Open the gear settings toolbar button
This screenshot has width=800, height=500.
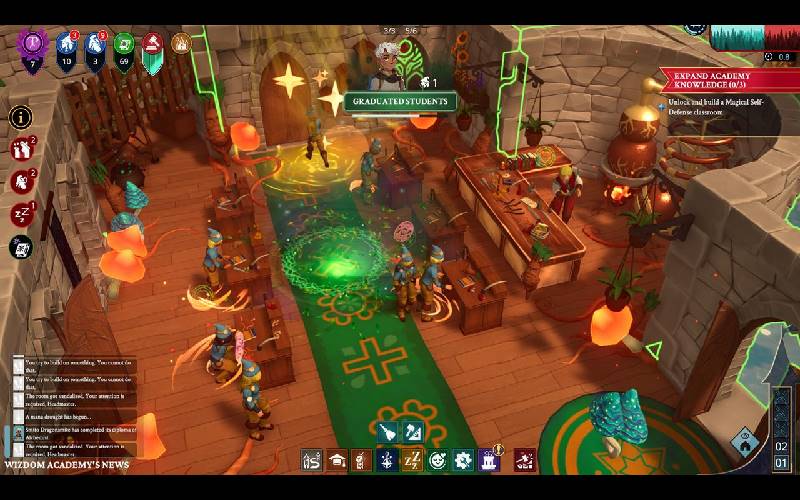point(463,461)
